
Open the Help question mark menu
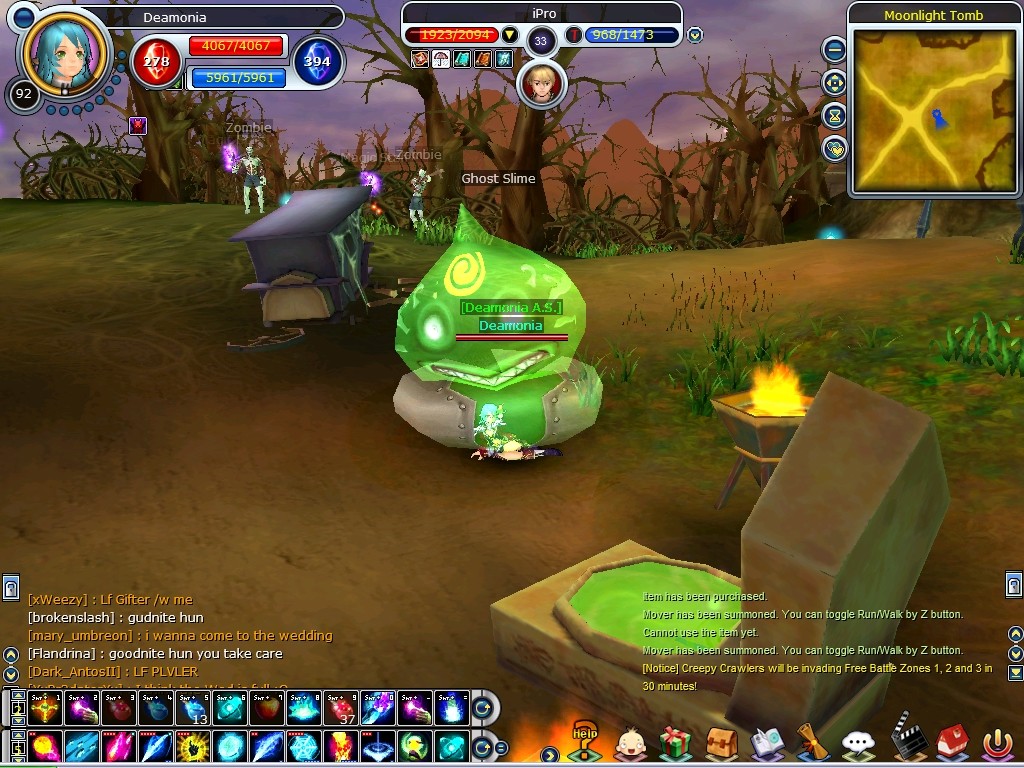click(x=584, y=740)
